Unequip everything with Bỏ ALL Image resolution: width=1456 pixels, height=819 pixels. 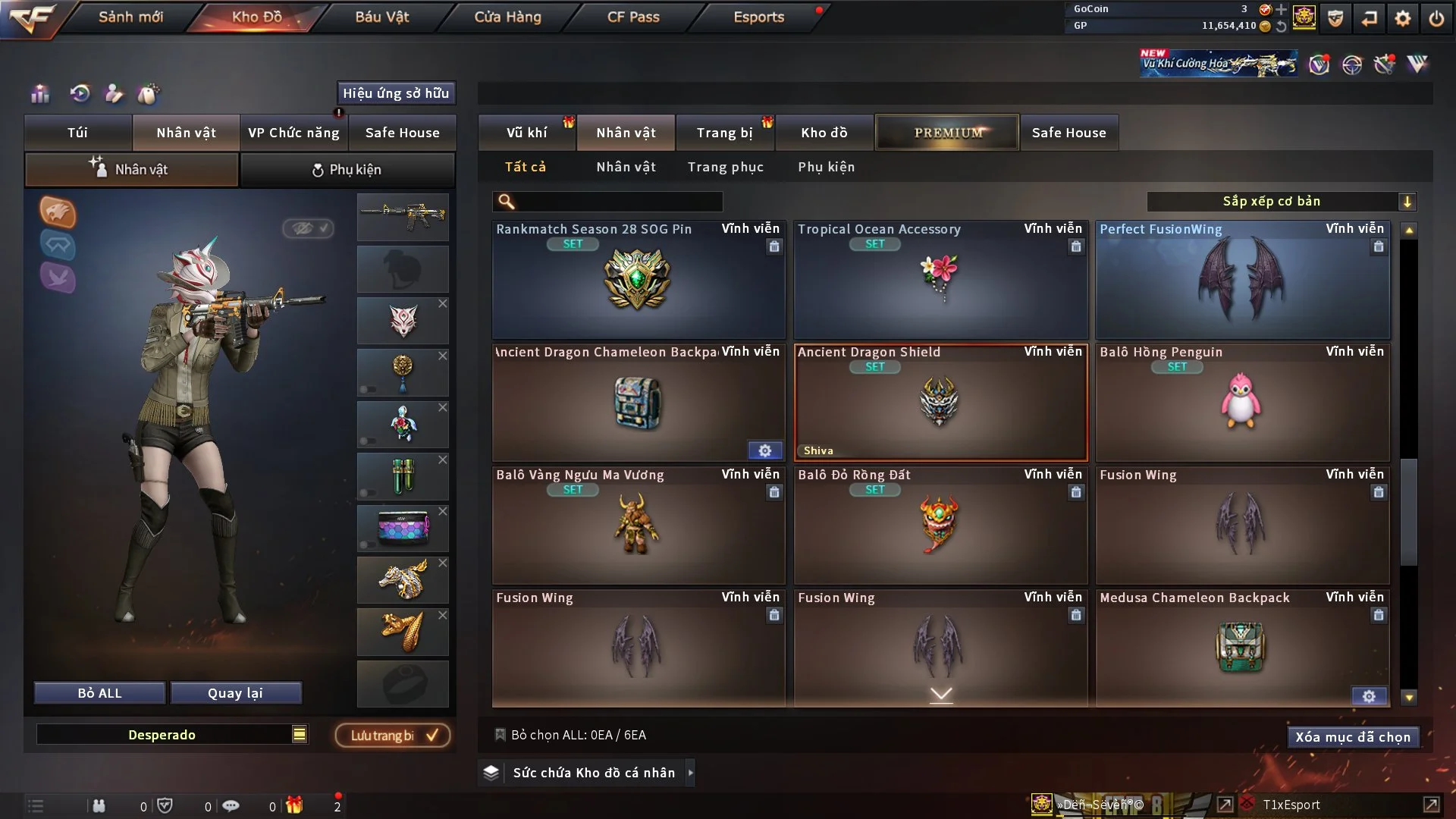(99, 693)
